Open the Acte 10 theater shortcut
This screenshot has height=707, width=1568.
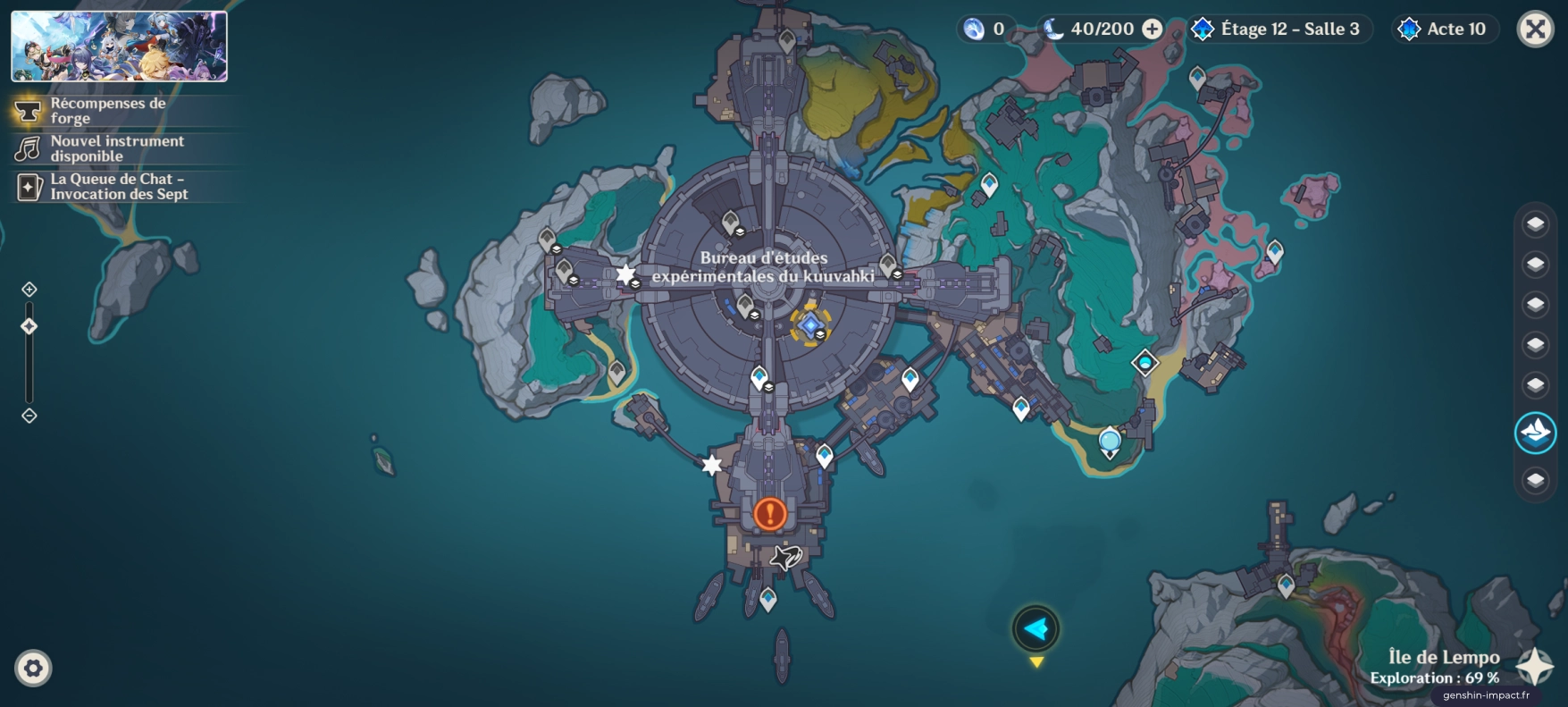point(1445,29)
